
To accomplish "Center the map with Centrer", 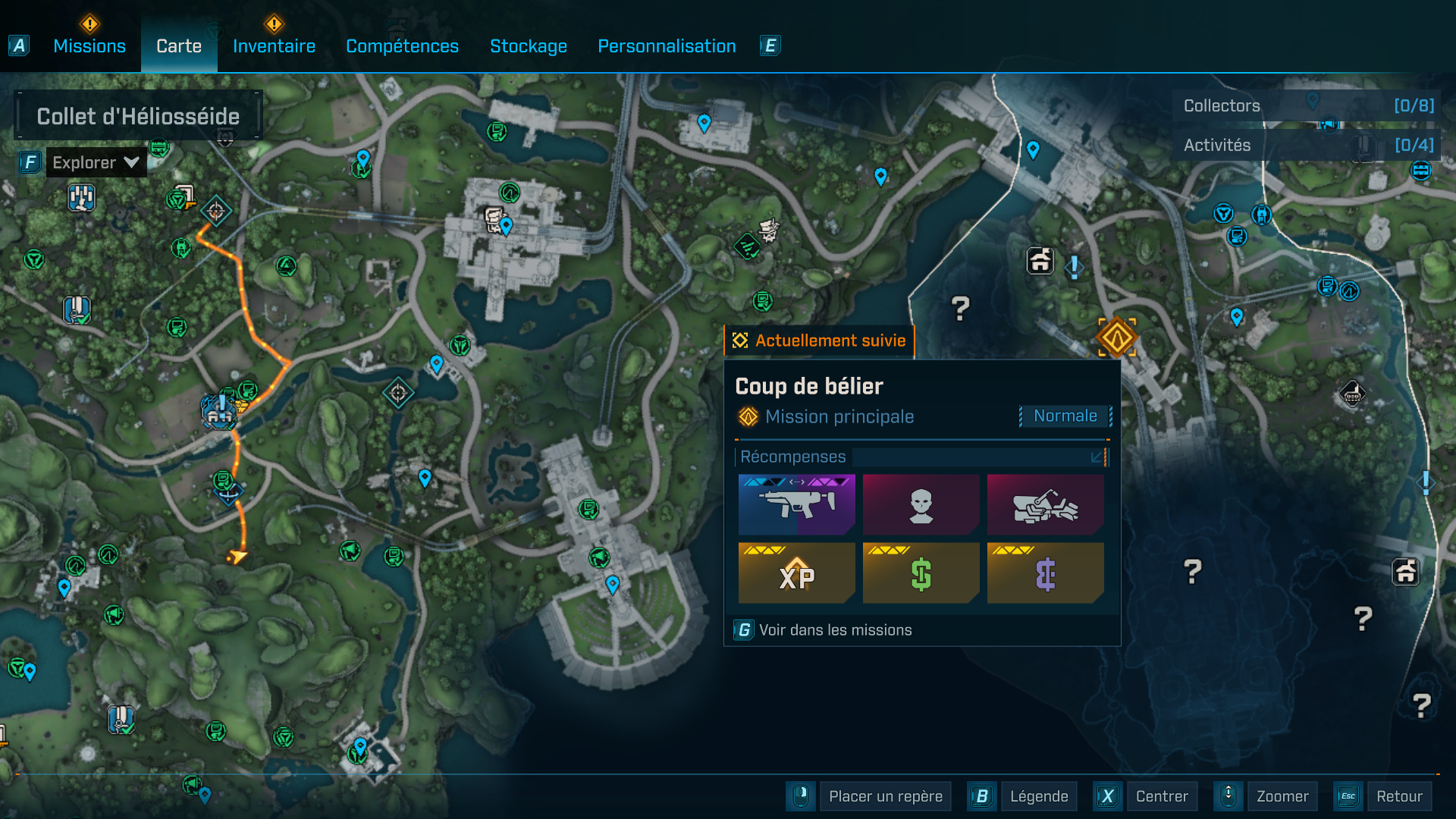I will [1161, 796].
